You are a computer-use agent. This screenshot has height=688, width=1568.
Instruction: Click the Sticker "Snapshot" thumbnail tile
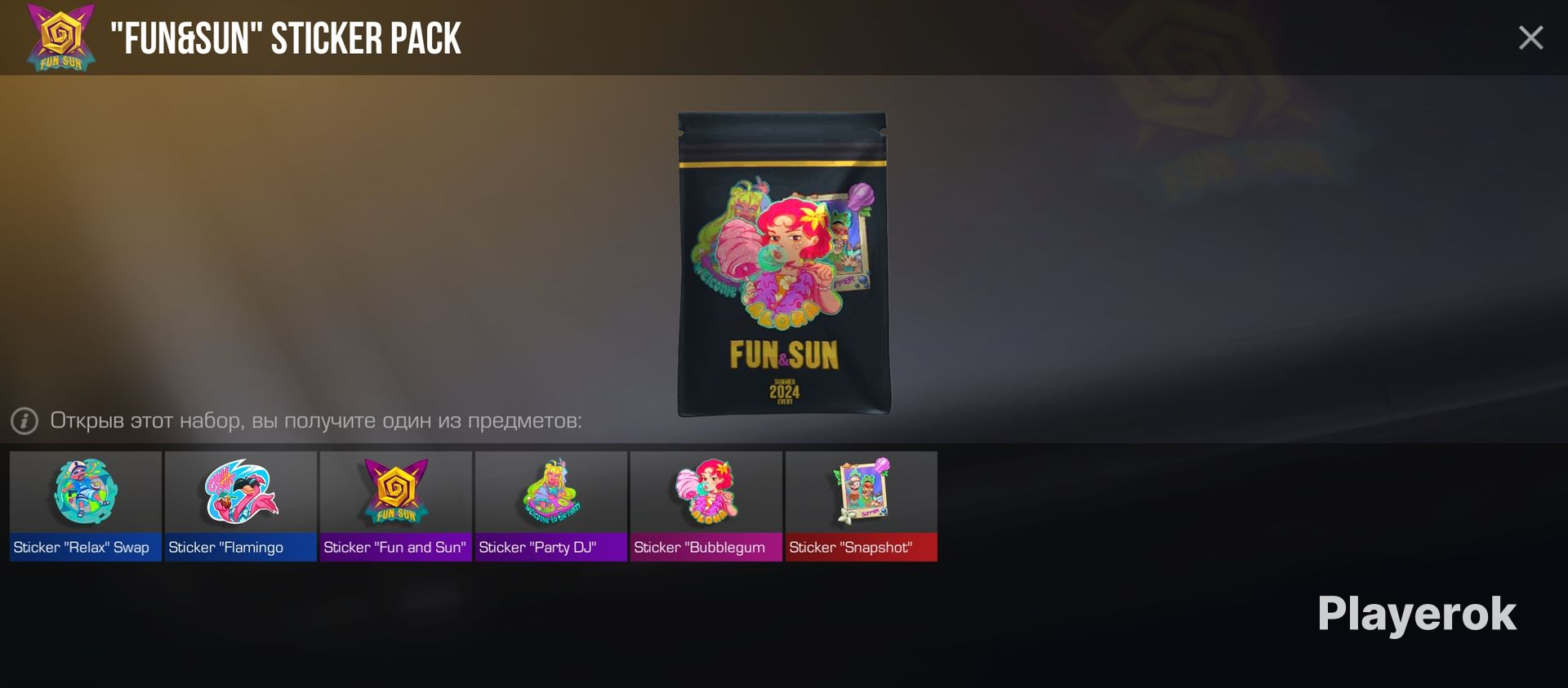(x=861, y=504)
